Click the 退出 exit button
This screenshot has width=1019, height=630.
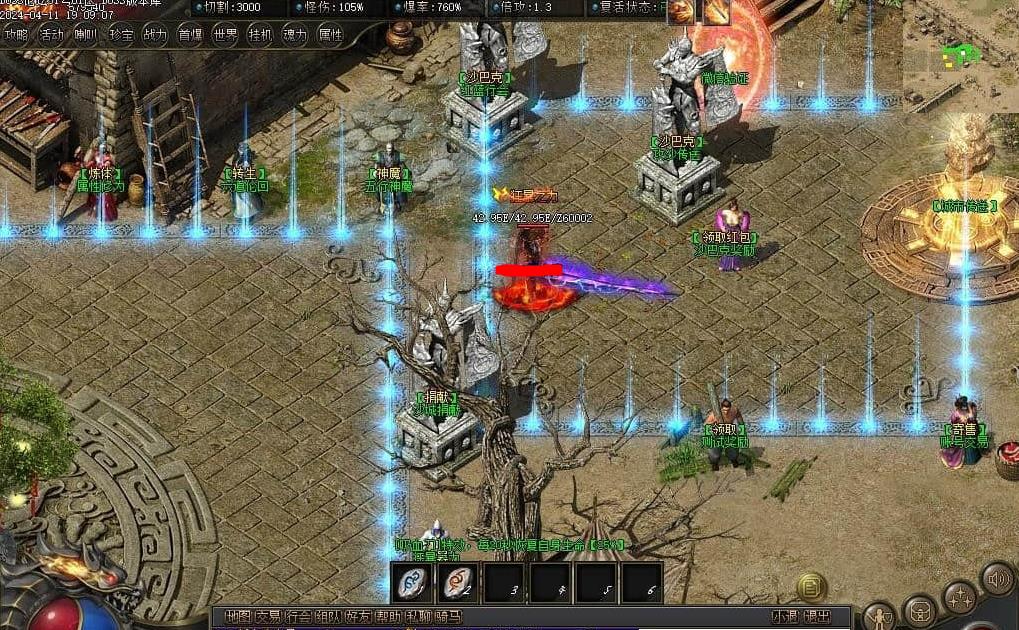pyautogui.click(x=817, y=617)
